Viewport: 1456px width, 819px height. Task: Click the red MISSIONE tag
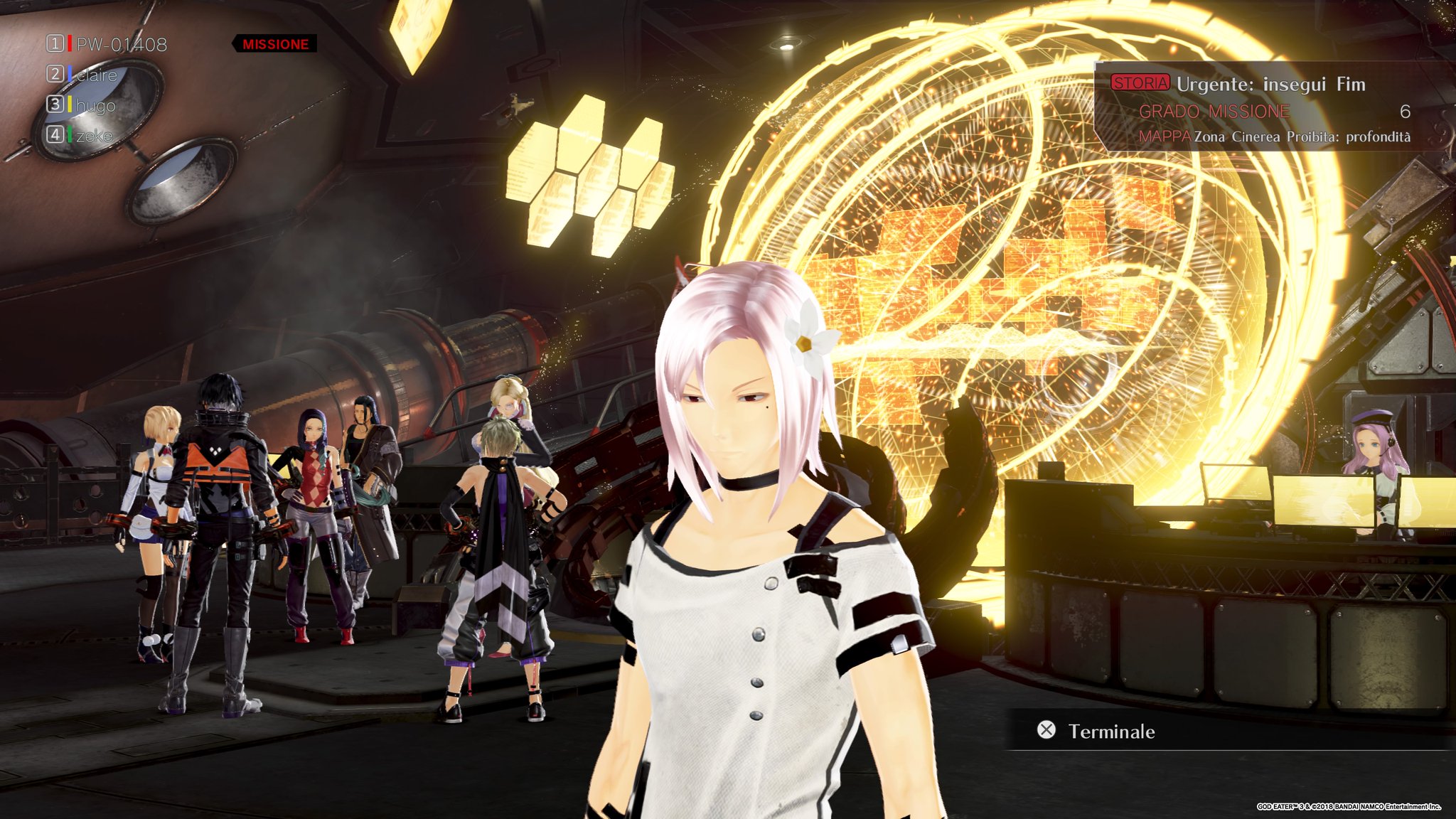pos(275,44)
